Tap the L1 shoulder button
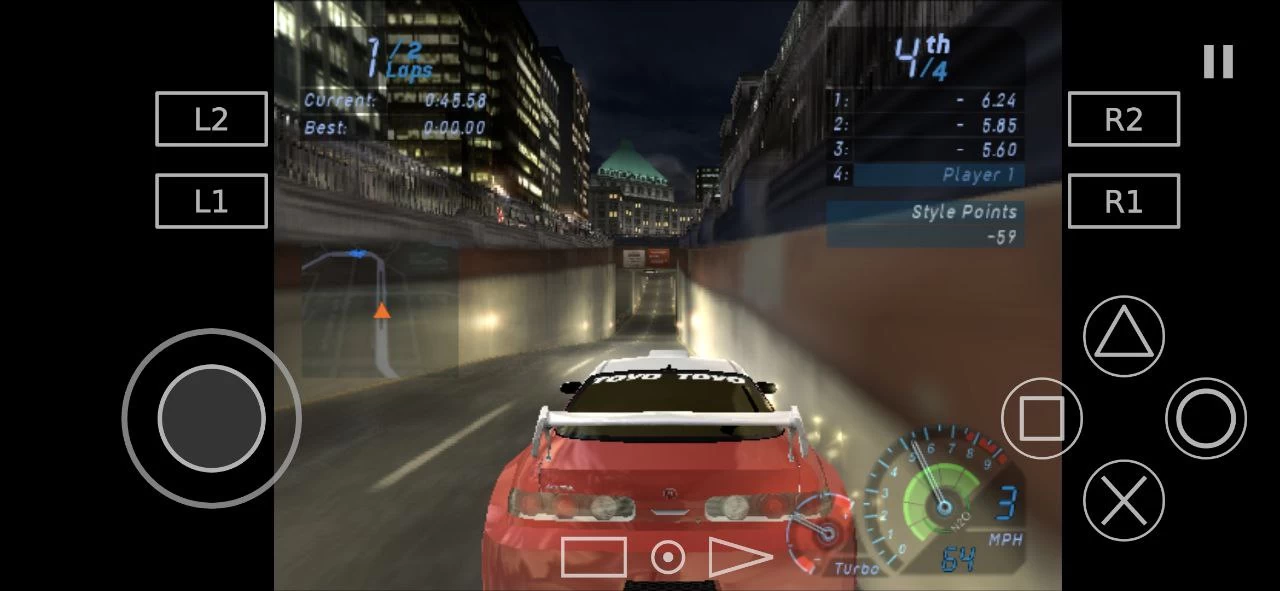This screenshot has height=591, width=1280. pyautogui.click(x=211, y=201)
